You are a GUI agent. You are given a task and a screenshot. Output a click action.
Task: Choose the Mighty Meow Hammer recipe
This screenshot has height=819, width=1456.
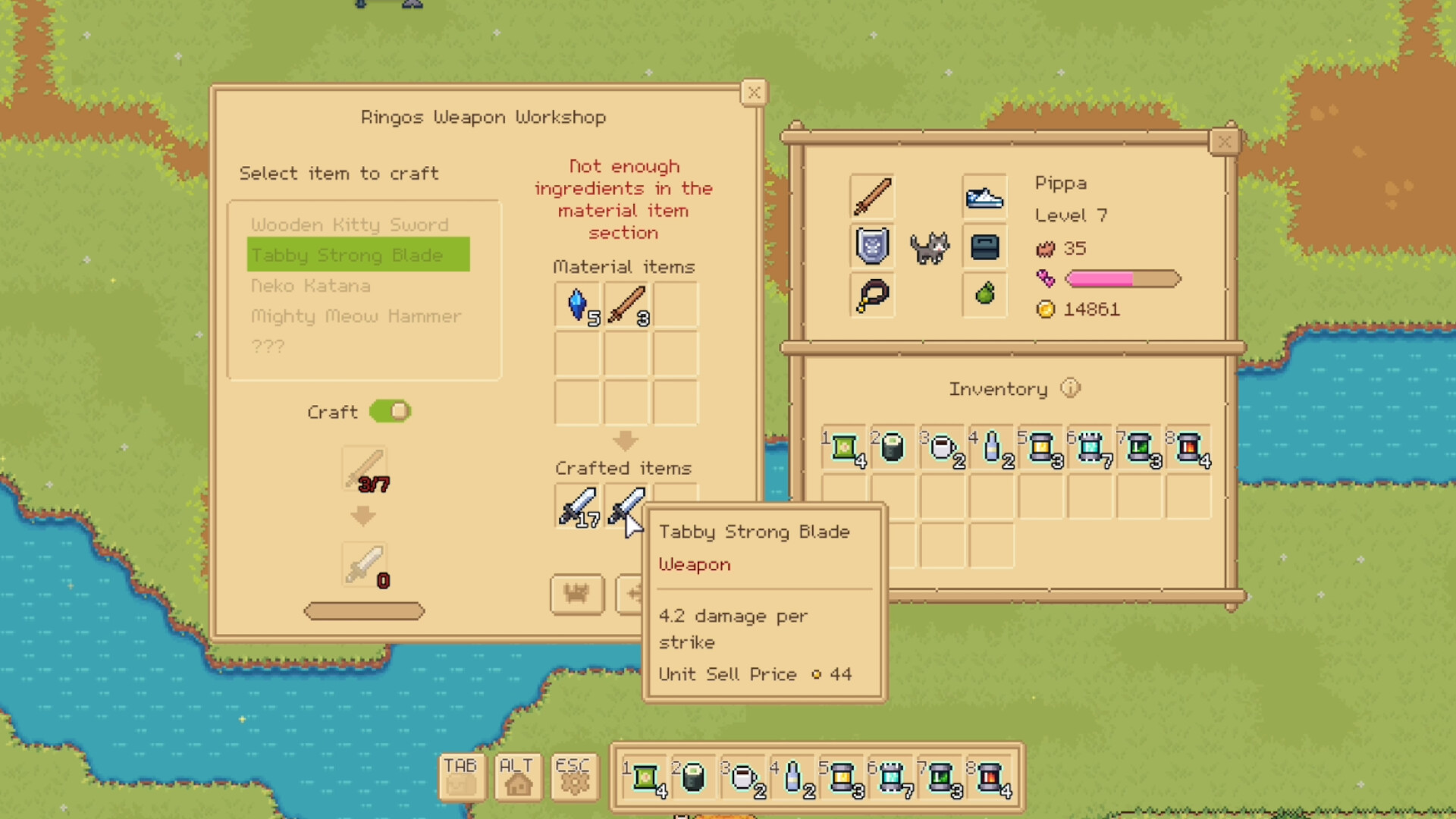coord(356,316)
